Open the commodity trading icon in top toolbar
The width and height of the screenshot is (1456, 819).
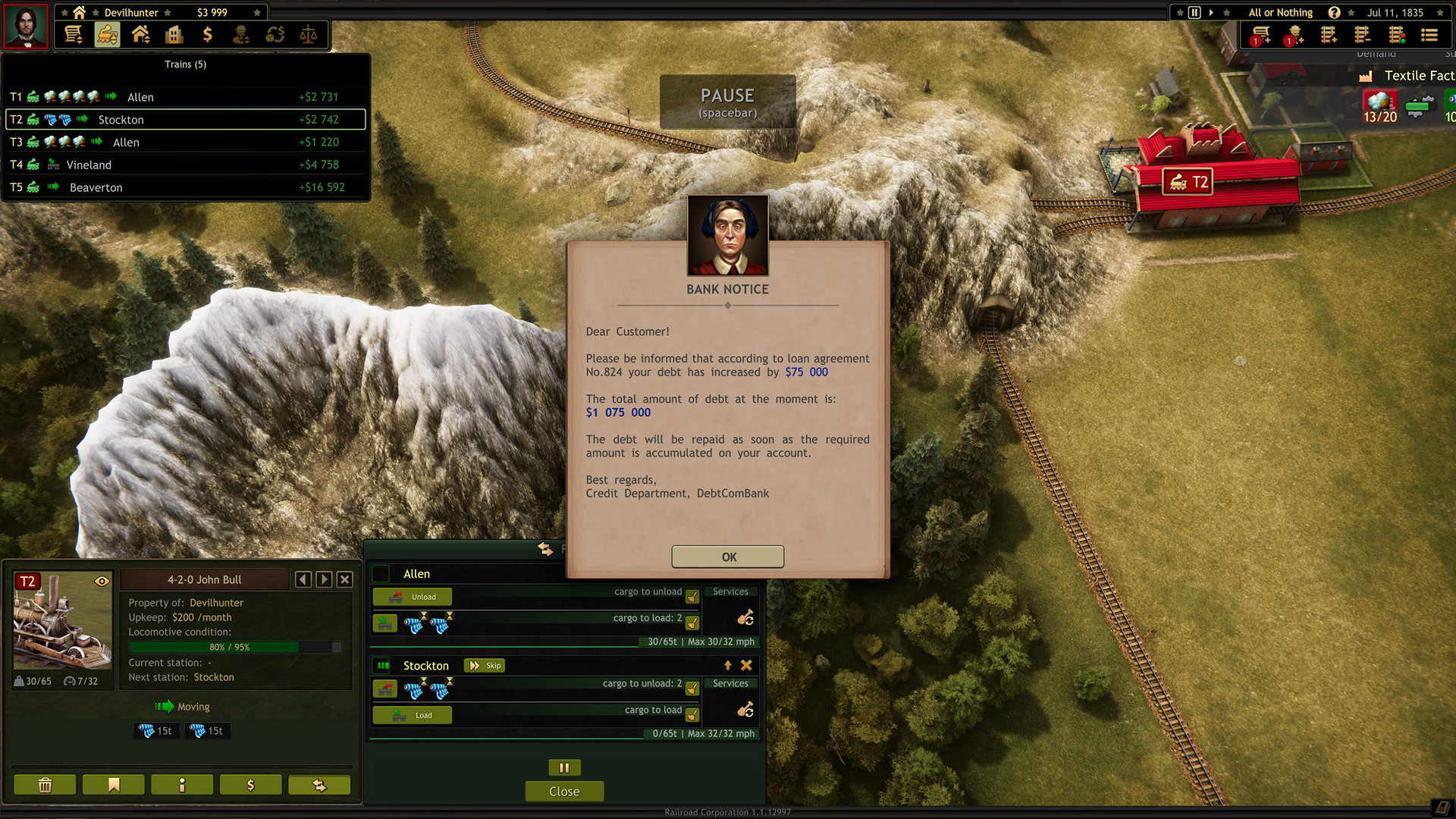pyautogui.click(x=275, y=34)
